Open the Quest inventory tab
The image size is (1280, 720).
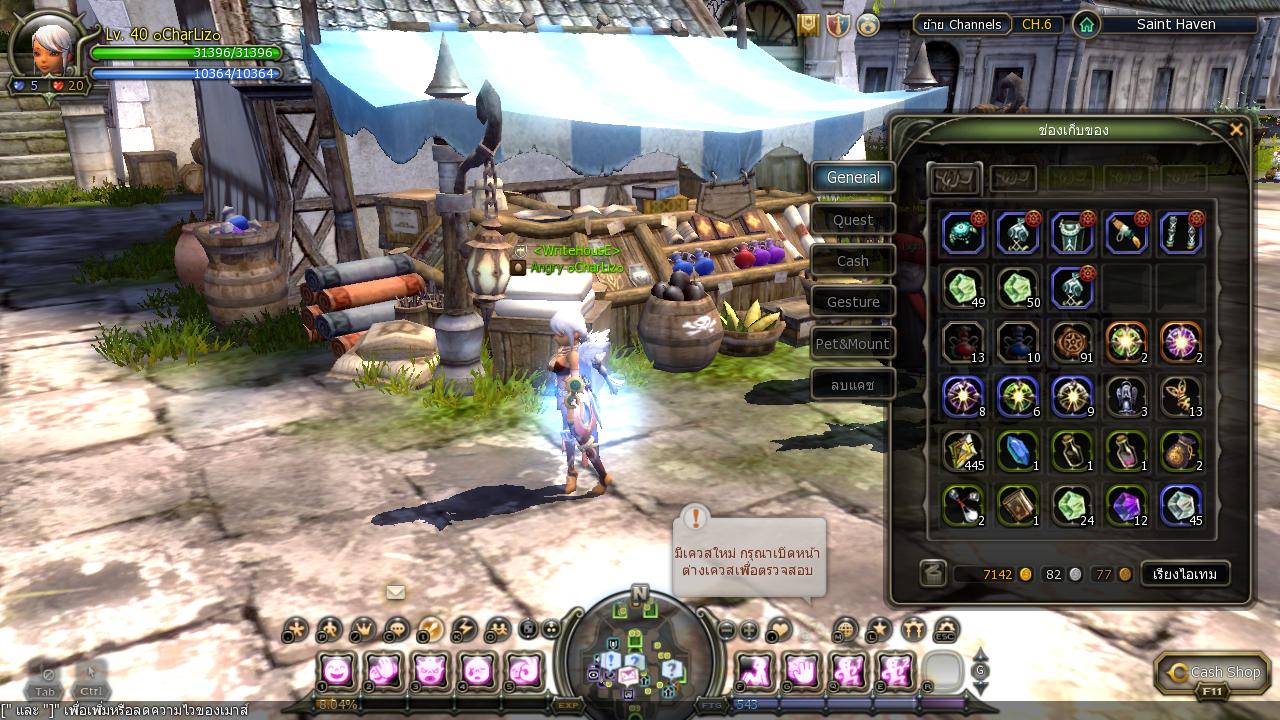point(853,220)
